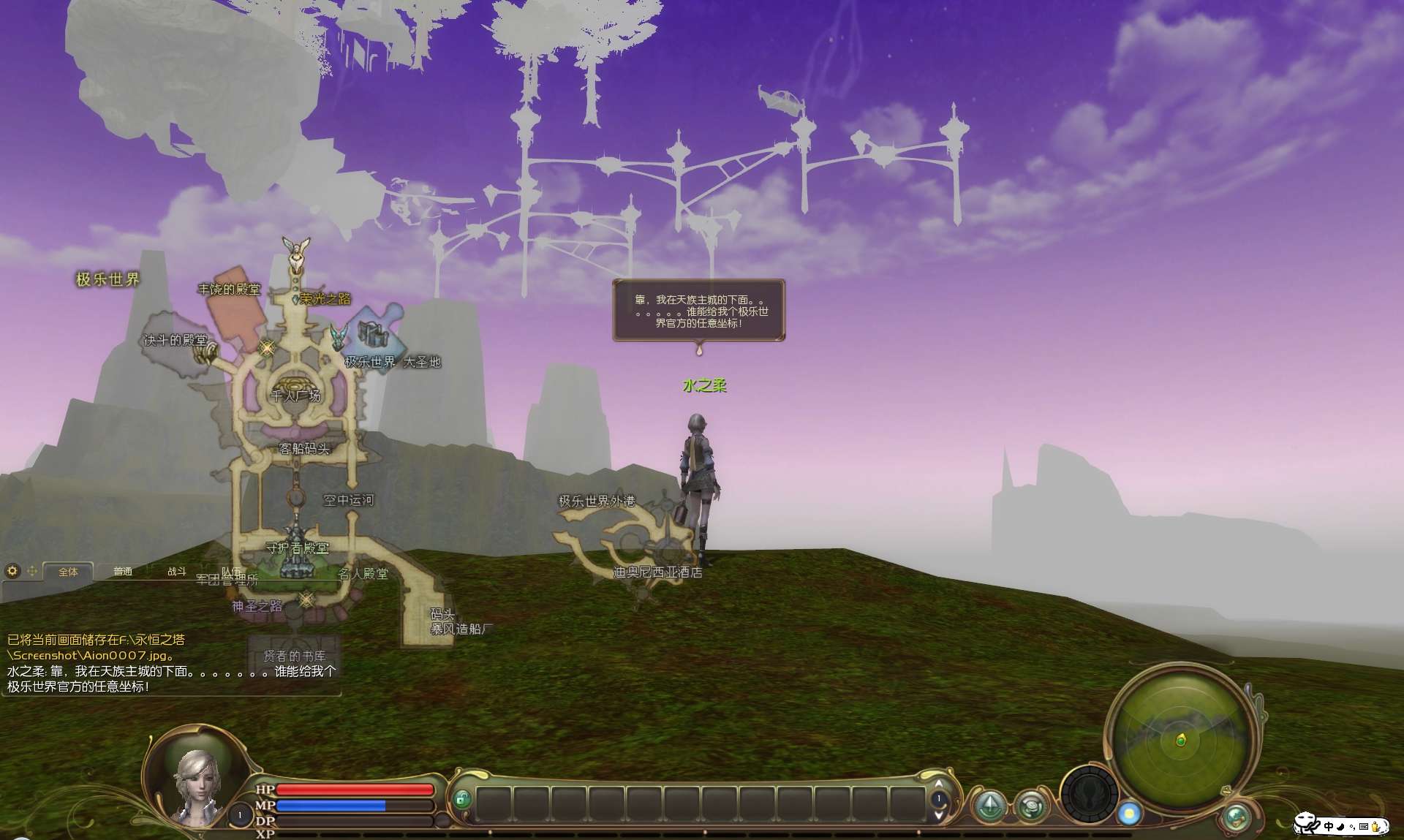Screen dimensions: 1404x840
Task: Click the green swirl icon button
Action: (1031, 806)
